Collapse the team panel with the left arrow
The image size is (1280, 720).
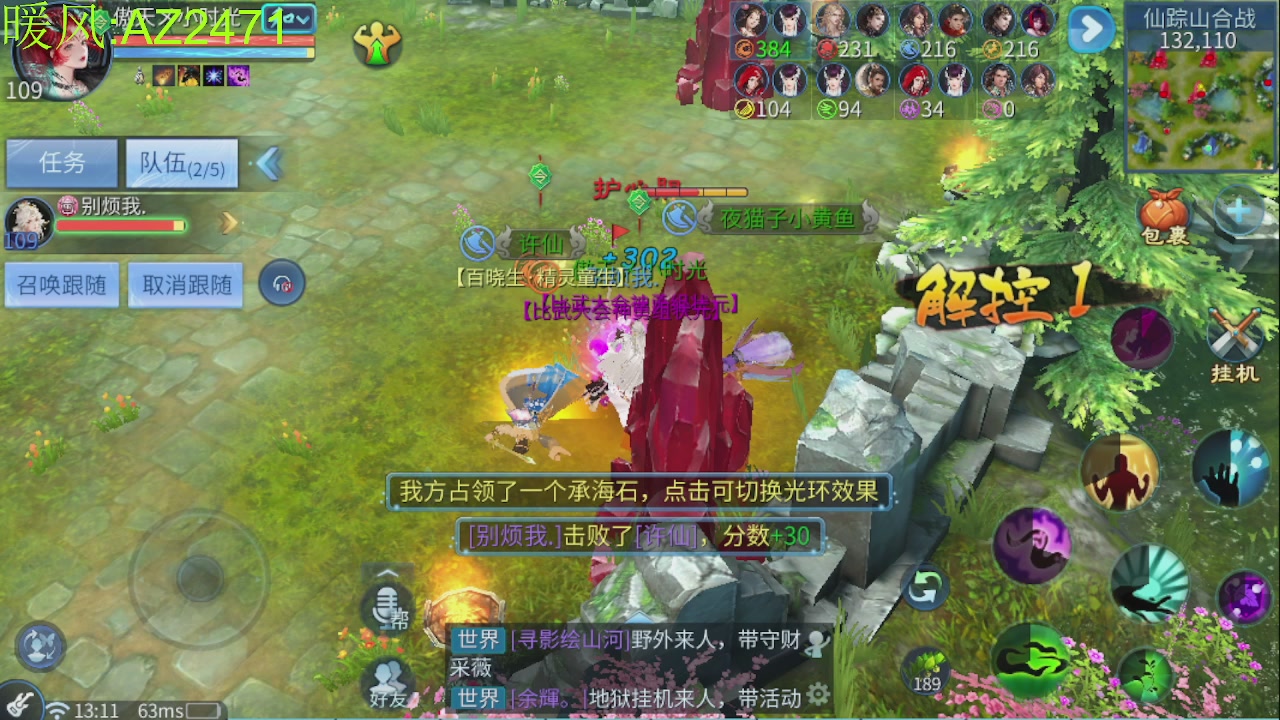268,162
